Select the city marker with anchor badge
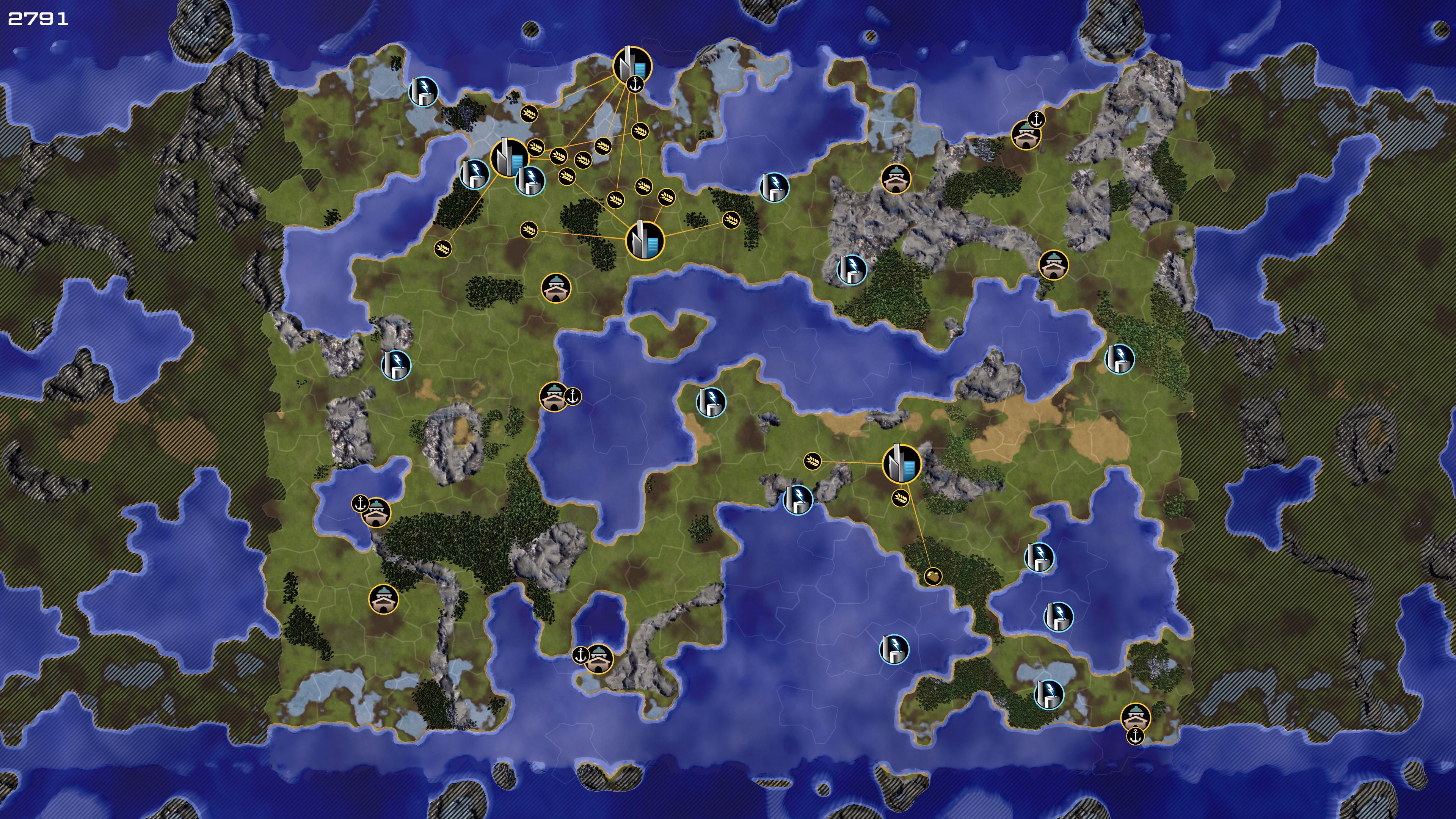 pos(631,66)
